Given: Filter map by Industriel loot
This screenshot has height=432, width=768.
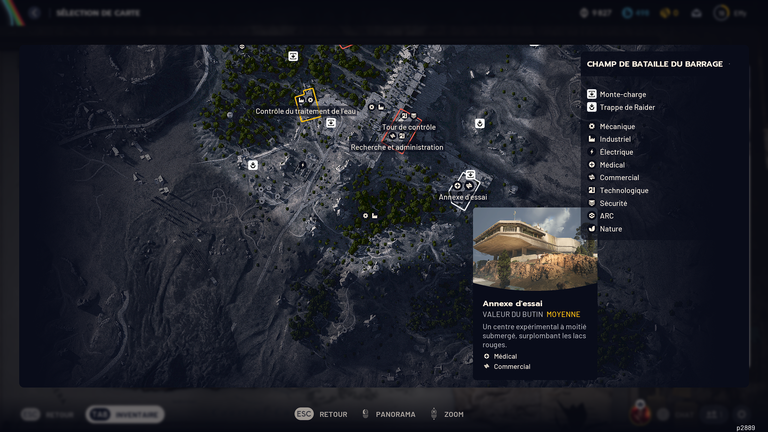Looking at the screenshot, I should coord(615,140).
